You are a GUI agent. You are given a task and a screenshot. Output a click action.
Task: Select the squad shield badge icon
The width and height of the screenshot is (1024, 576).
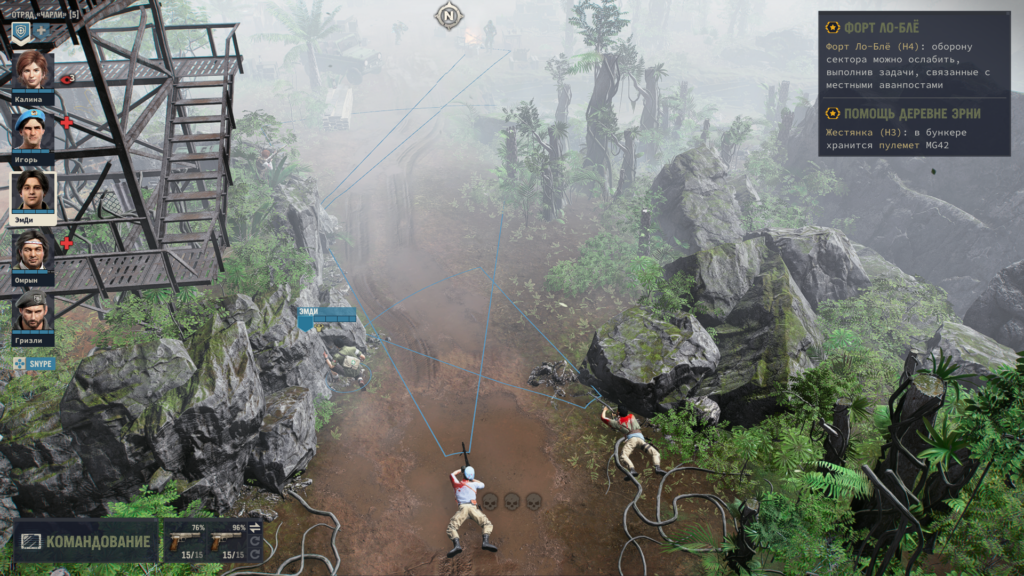[21, 32]
